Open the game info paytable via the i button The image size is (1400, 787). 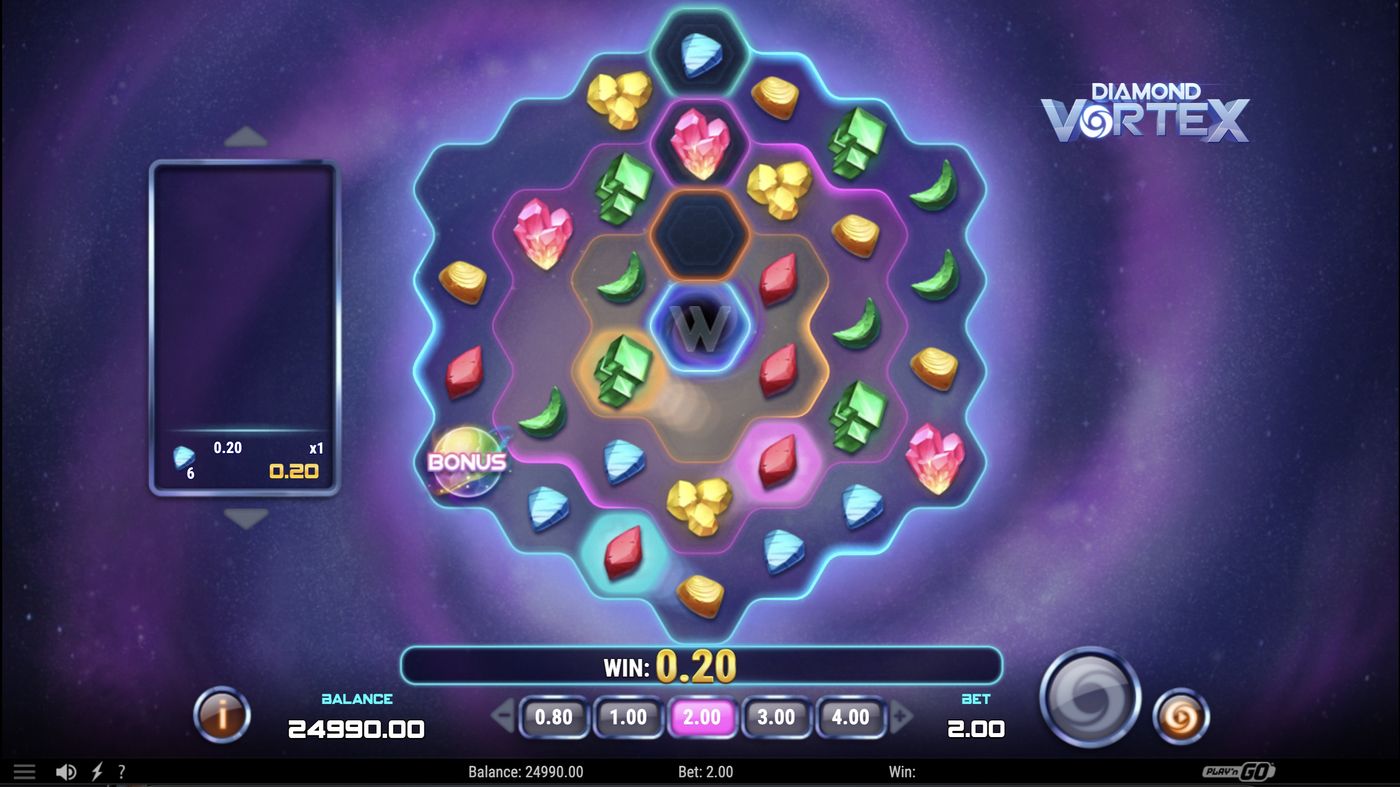221,716
